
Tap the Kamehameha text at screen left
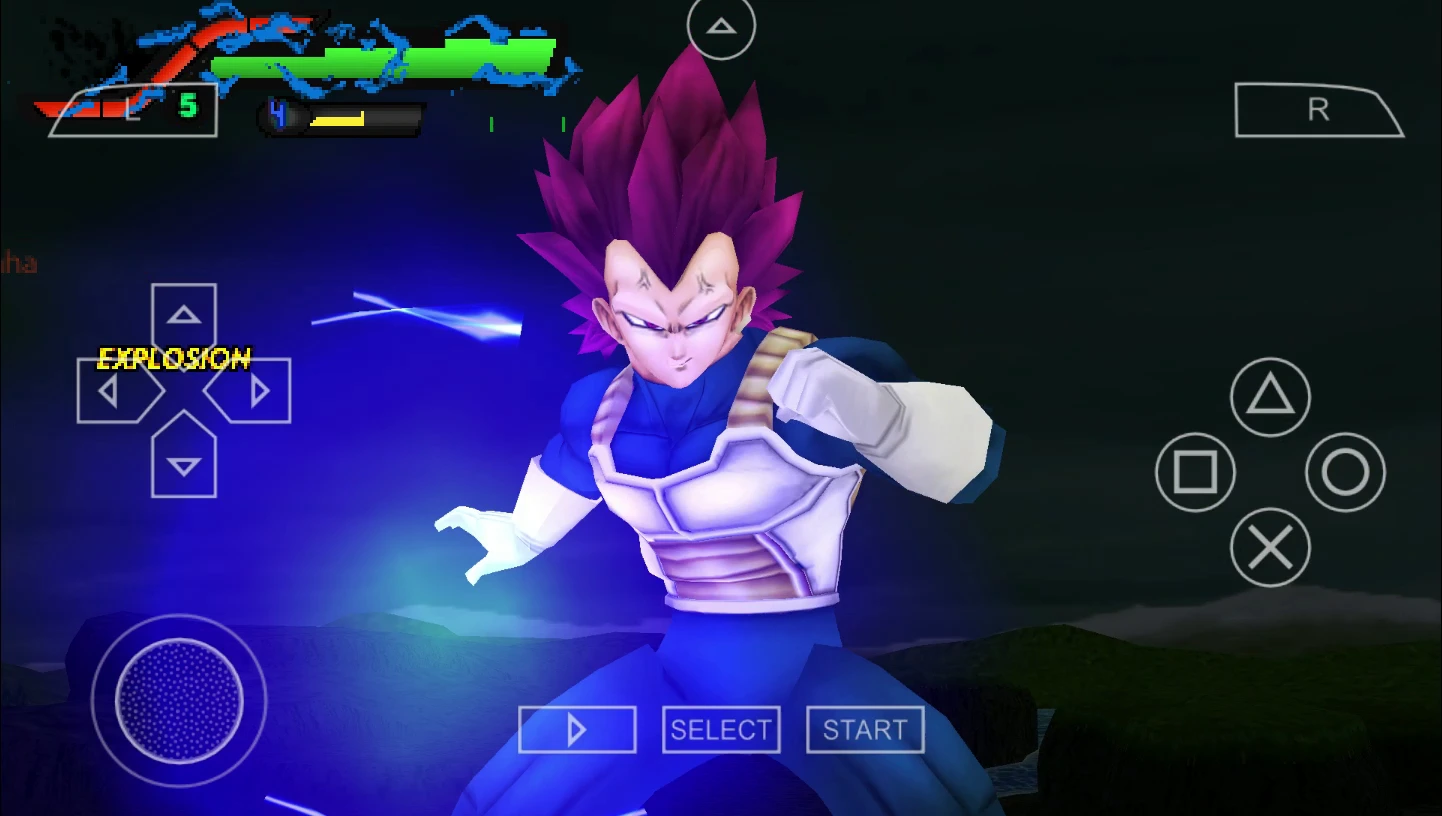[x=18, y=265]
